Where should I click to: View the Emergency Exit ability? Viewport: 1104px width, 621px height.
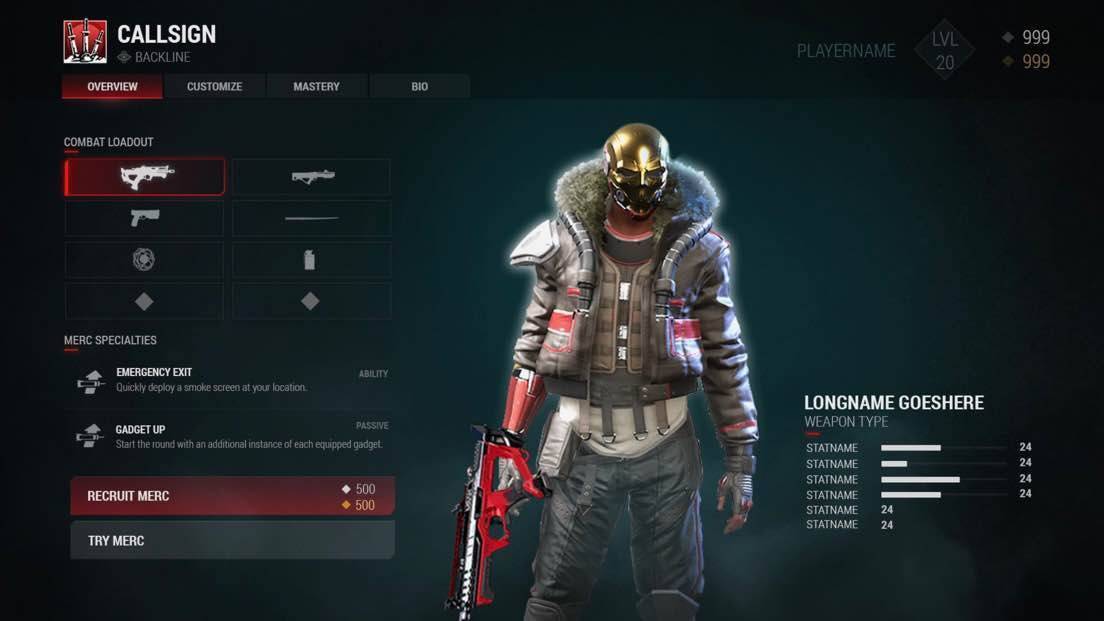pos(232,380)
